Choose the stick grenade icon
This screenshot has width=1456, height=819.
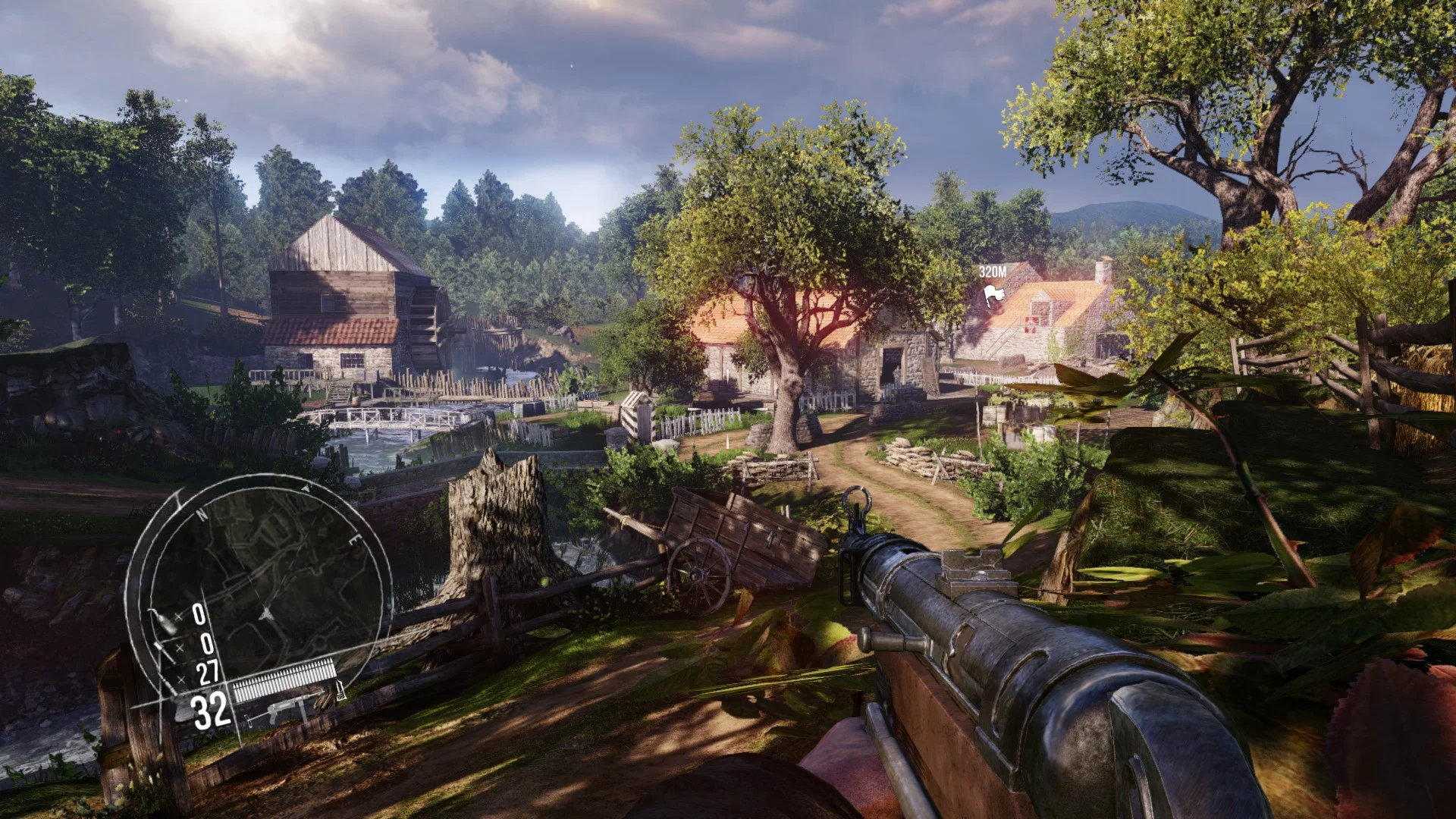point(165,651)
